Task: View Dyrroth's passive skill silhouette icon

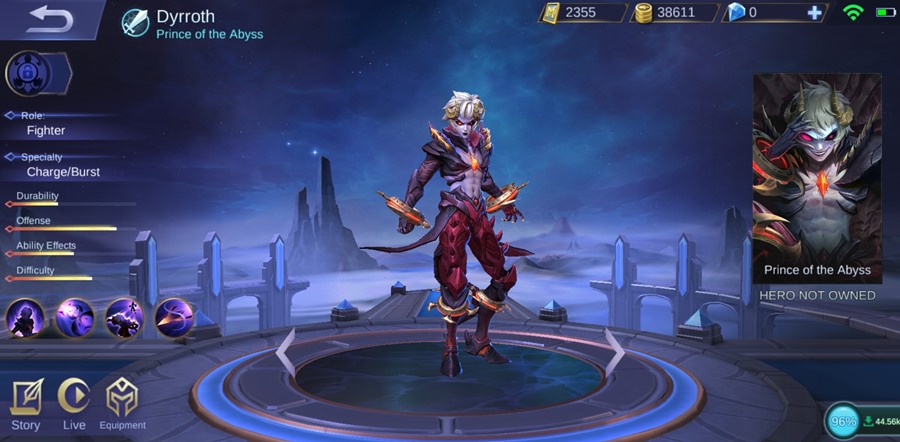Action: pyautogui.click(x=25, y=318)
